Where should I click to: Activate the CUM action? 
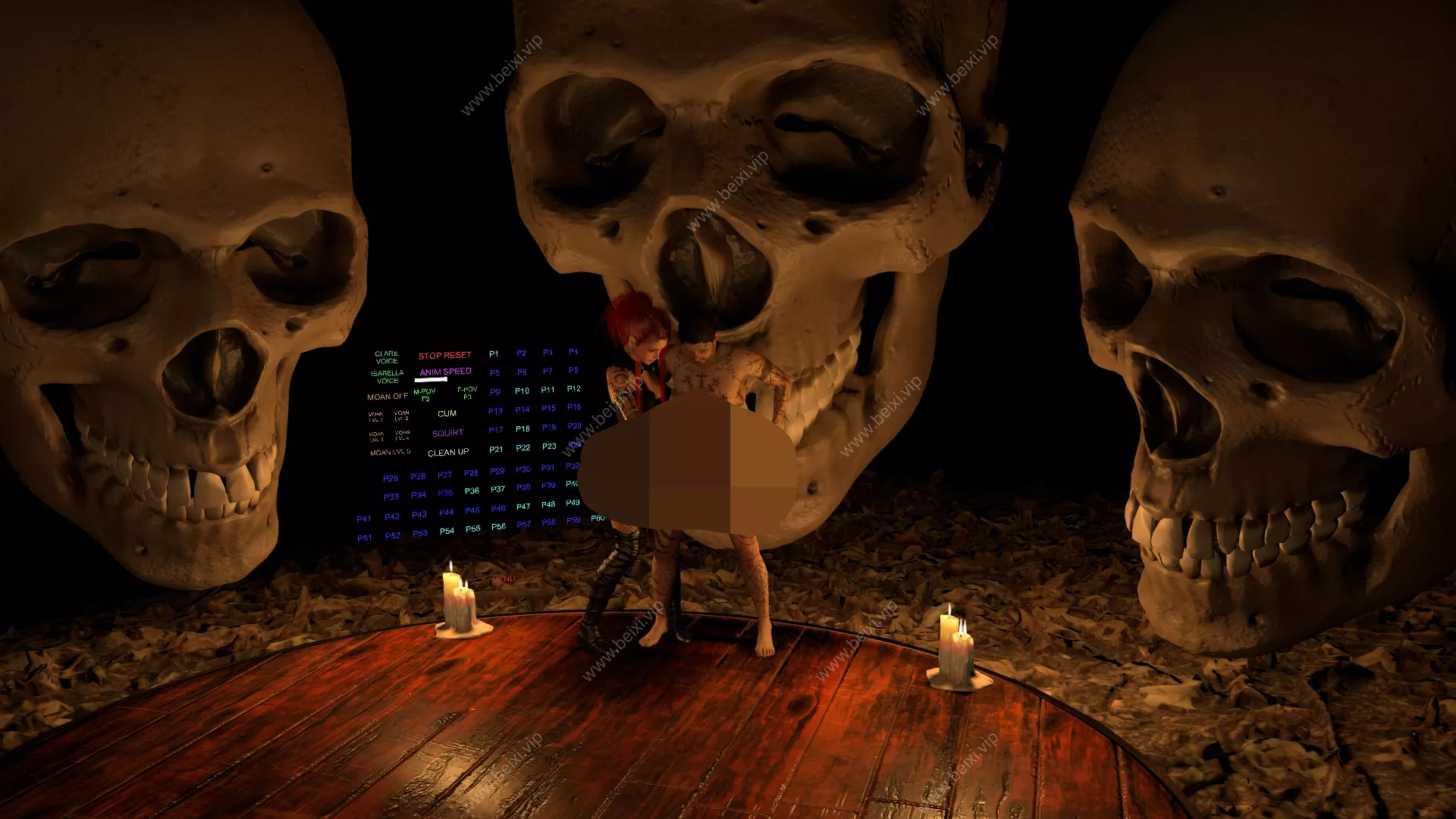pos(447,413)
